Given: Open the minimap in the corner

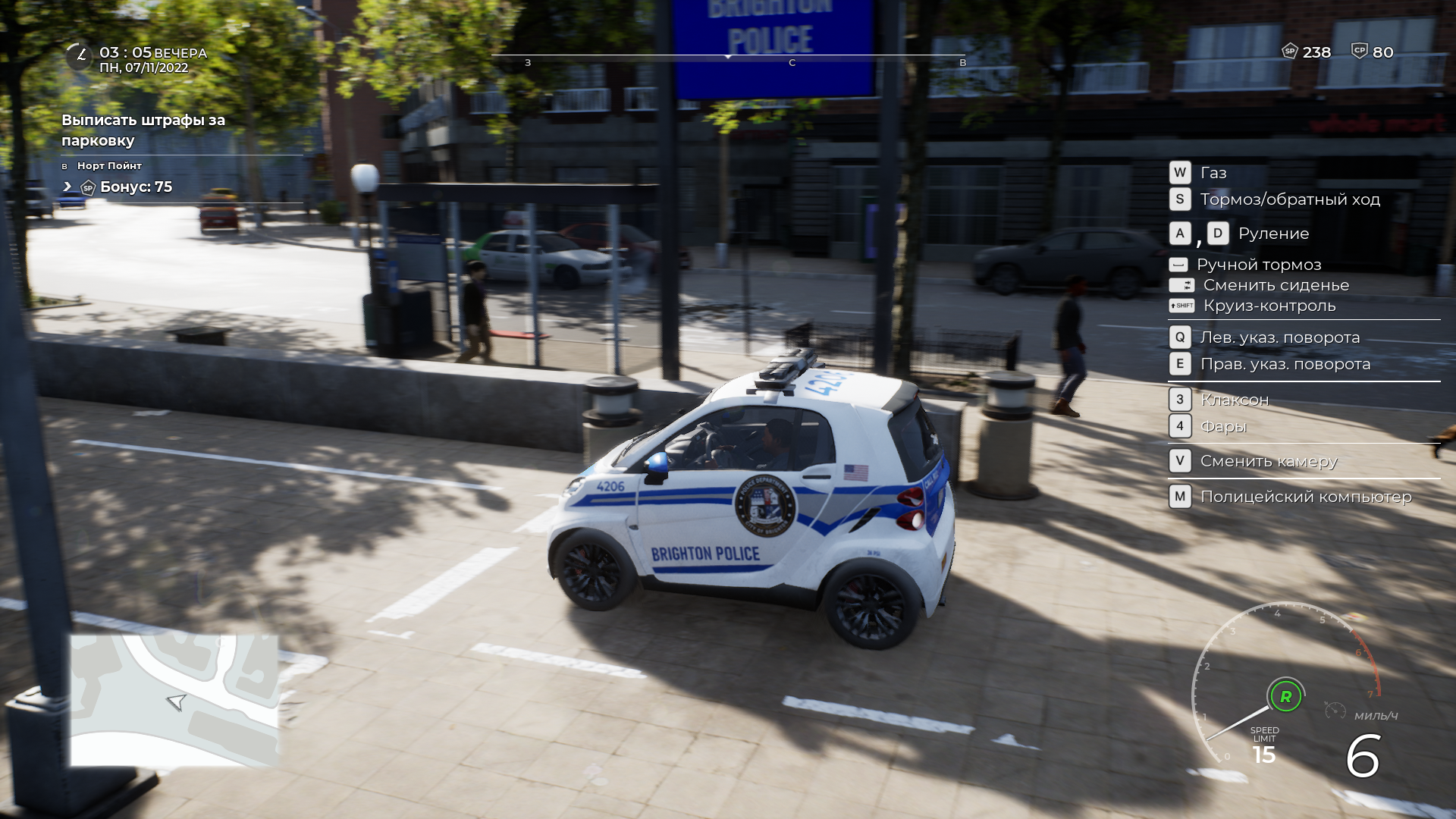Looking at the screenshot, I should [174, 699].
